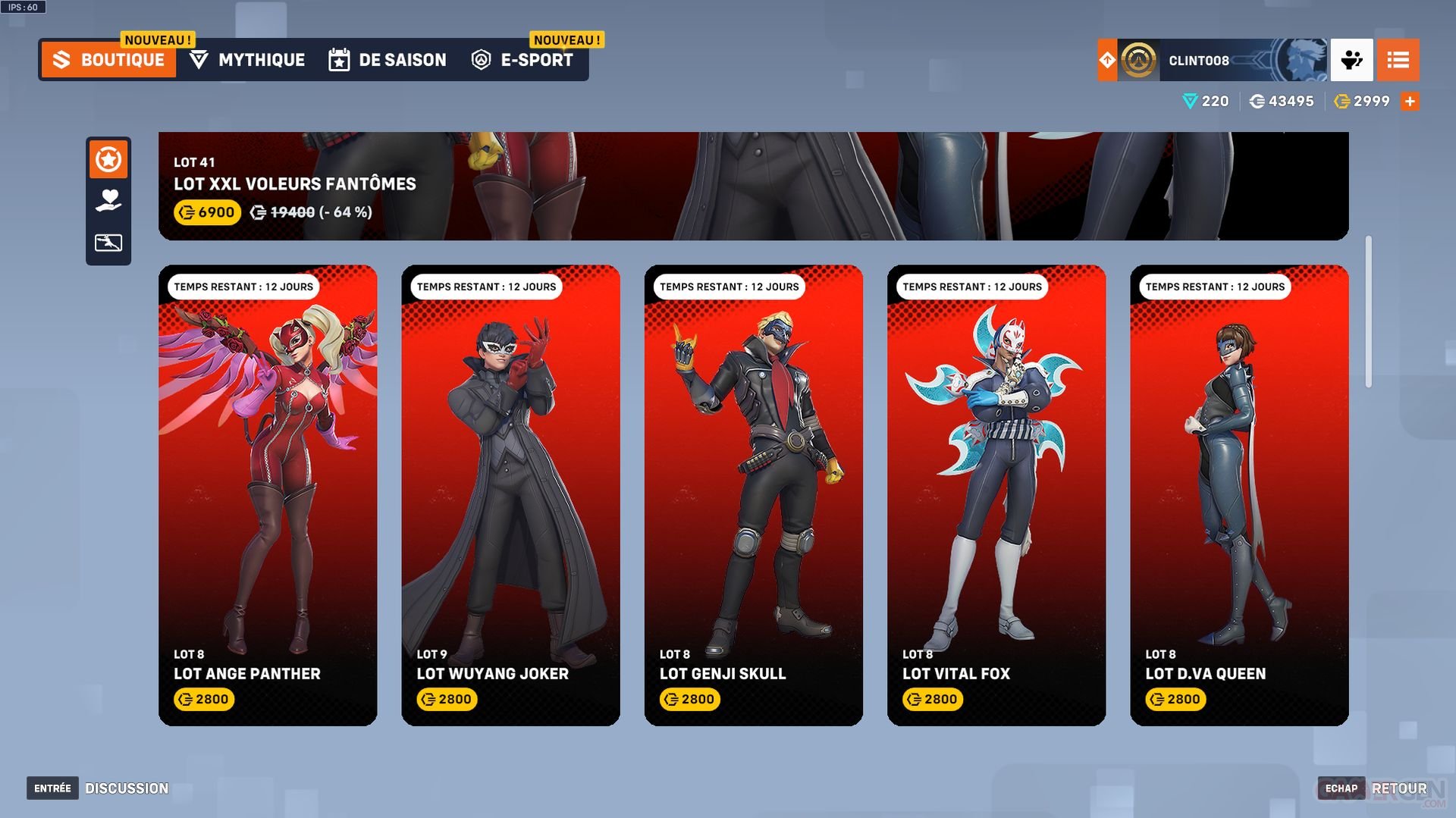This screenshot has width=1456, height=818.
Task: Open the running figure sidebar category
Action: pyautogui.click(x=108, y=243)
